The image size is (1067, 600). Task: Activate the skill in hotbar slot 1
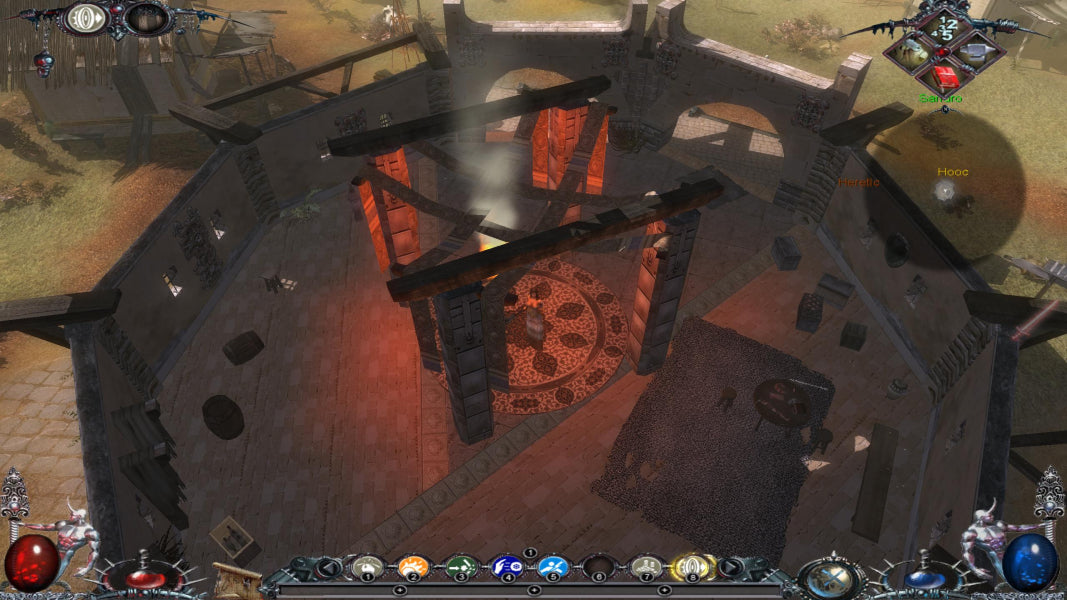coord(367,568)
